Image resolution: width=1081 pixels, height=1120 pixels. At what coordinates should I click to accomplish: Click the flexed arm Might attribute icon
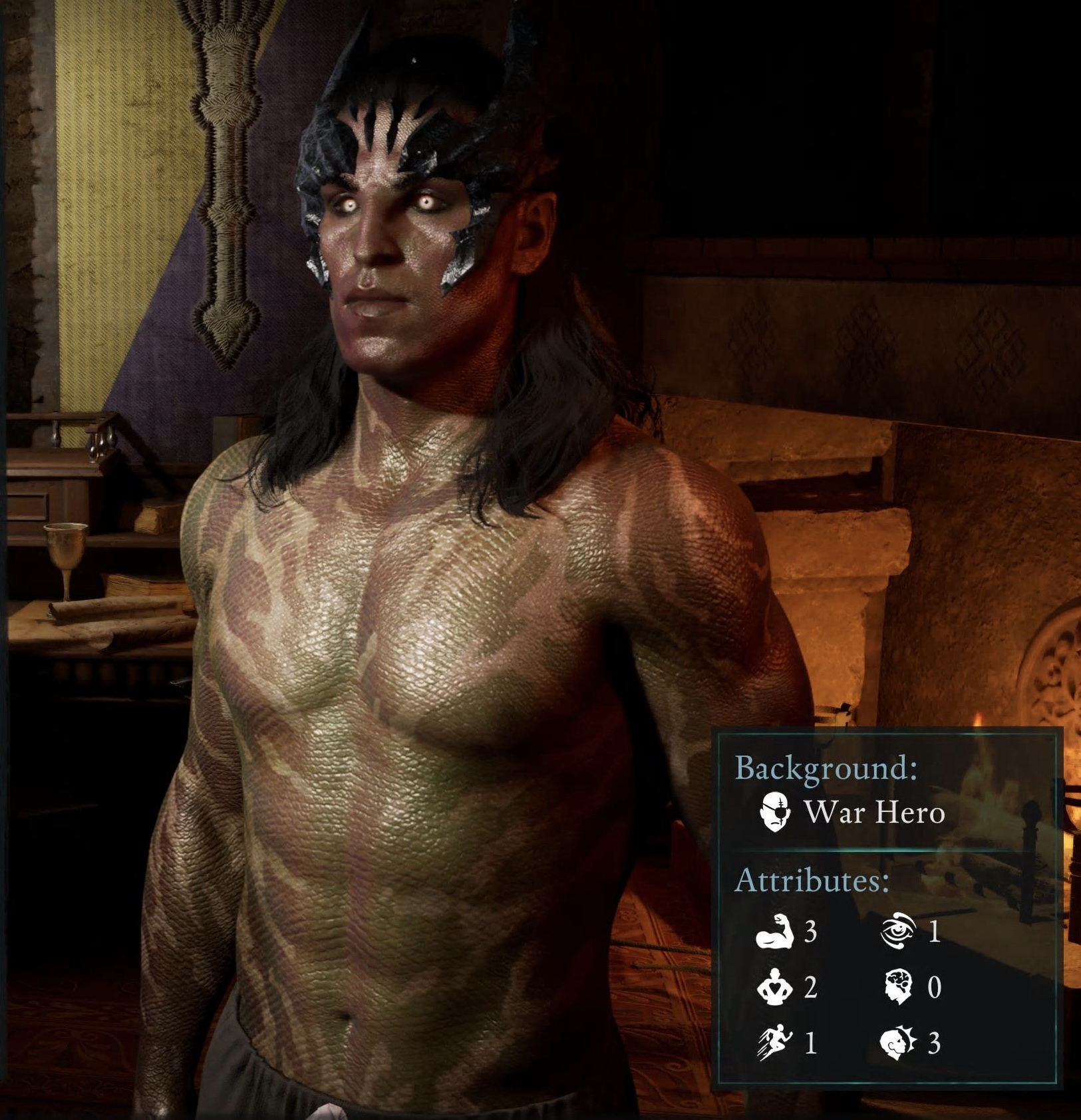click(x=775, y=931)
